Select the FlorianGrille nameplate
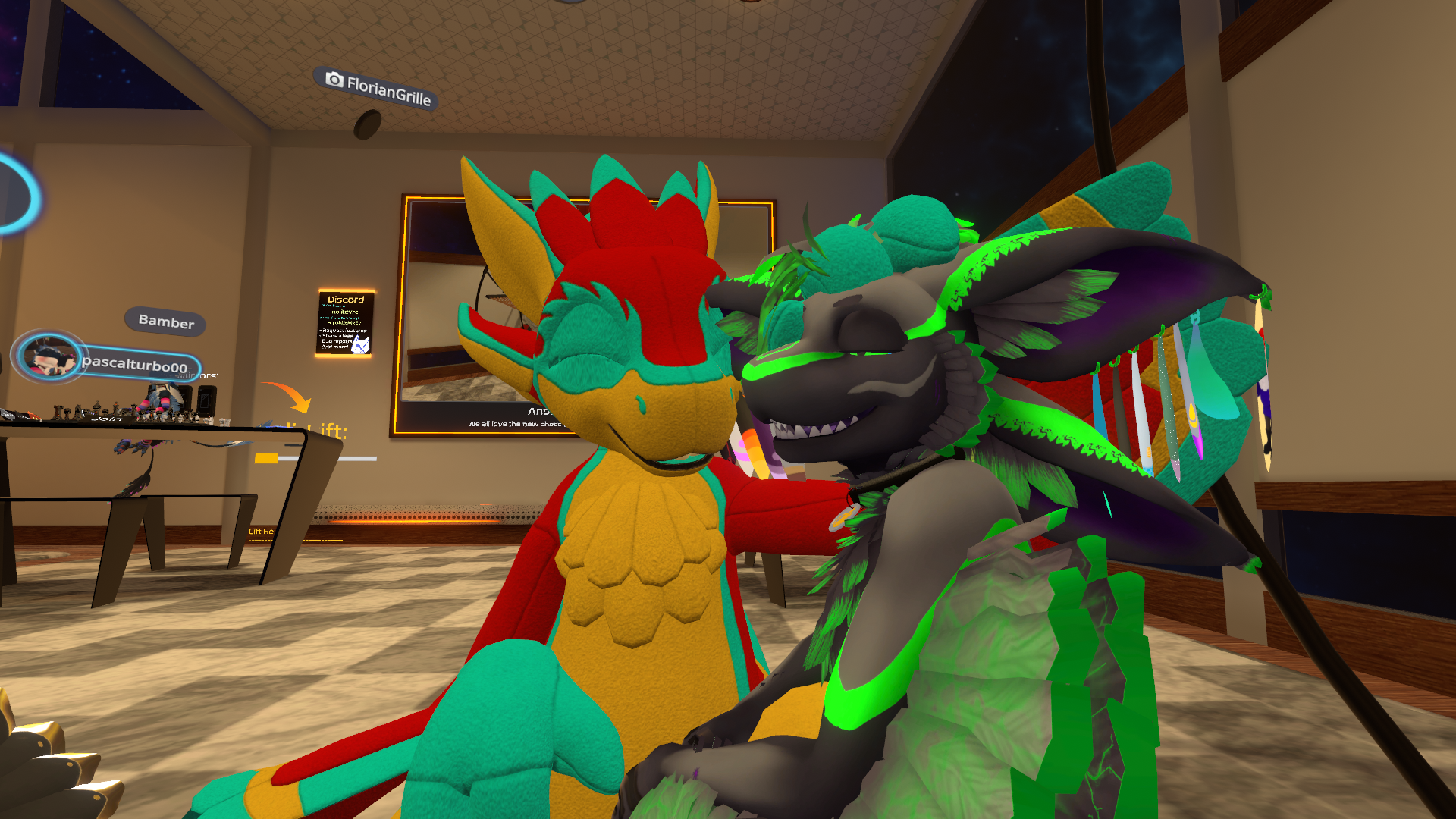 click(x=377, y=89)
